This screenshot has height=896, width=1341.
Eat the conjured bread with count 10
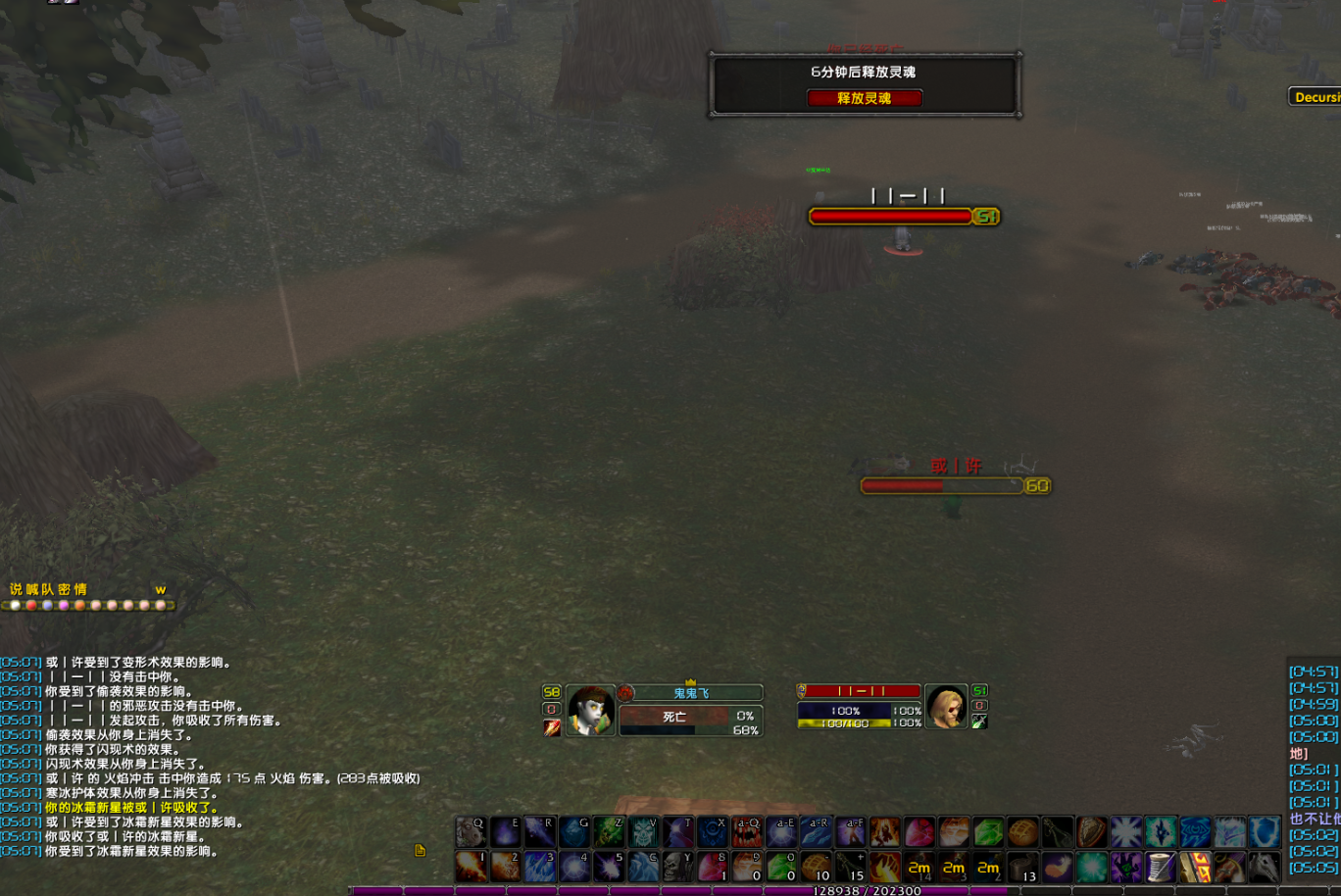pos(816,867)
